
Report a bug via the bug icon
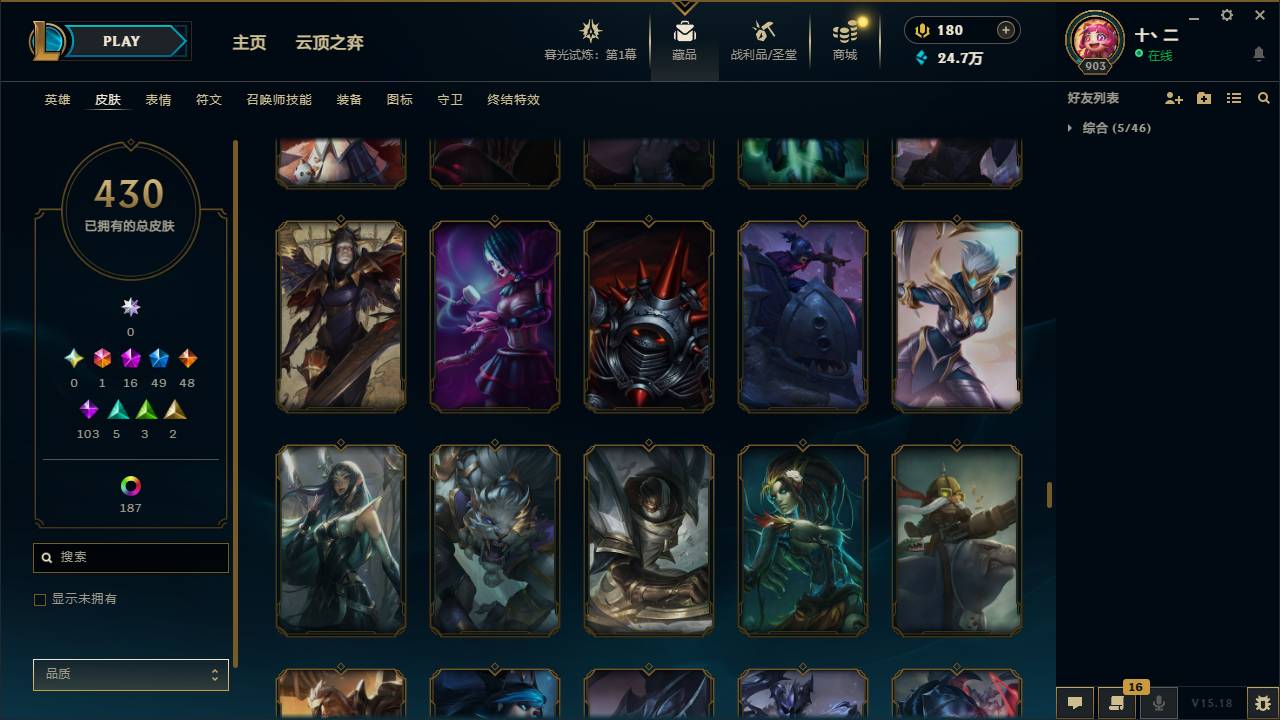[1260, 705]
